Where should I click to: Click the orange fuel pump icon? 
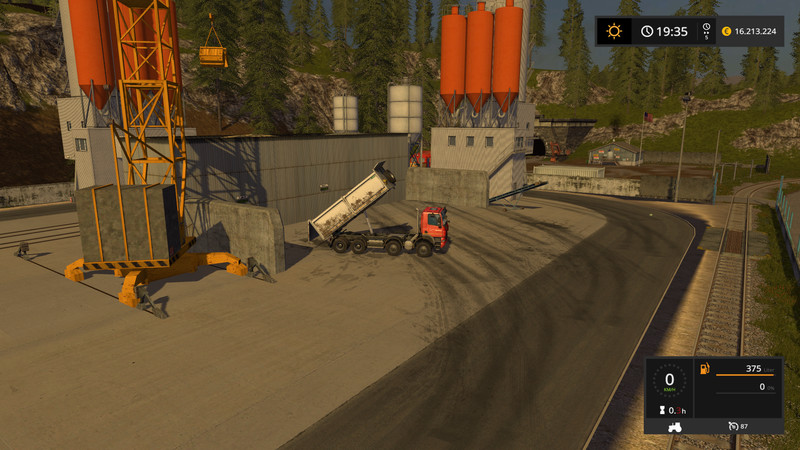point(704,369)
